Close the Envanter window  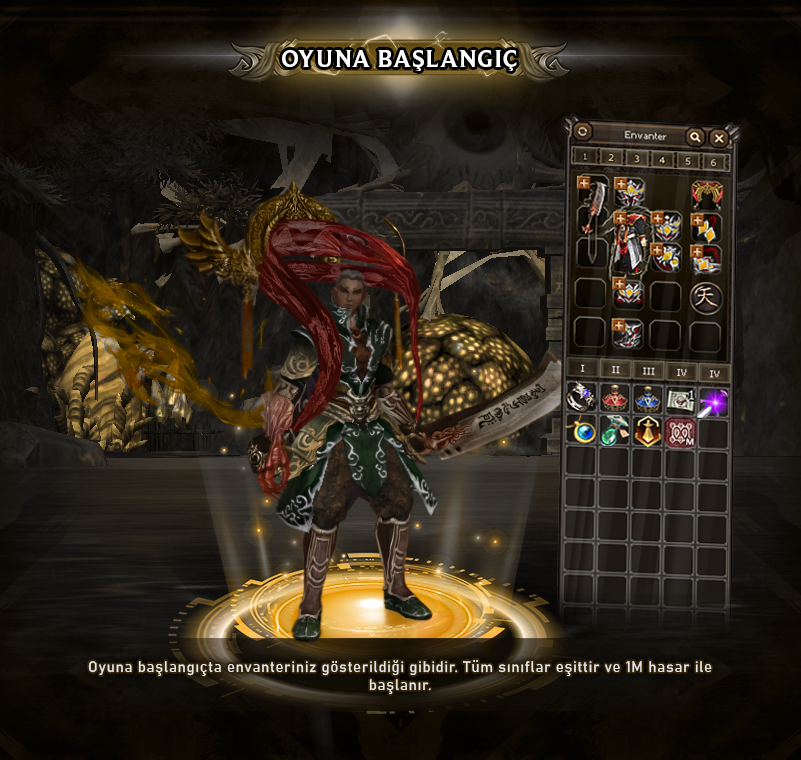[x=719, y=137]
